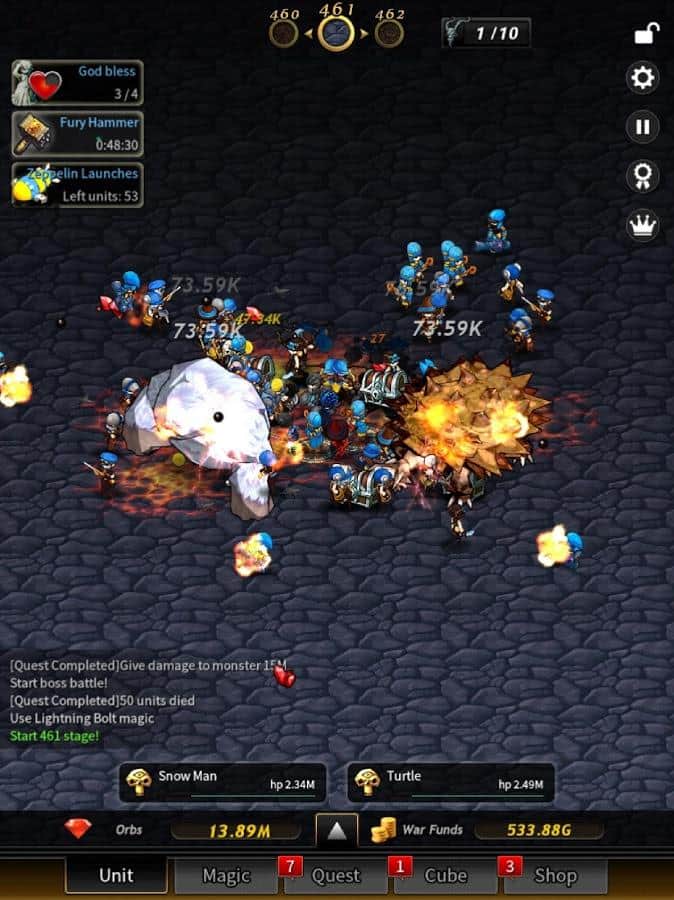Tap the crown ranking icon
674x900 pixels.
(642, 225)
